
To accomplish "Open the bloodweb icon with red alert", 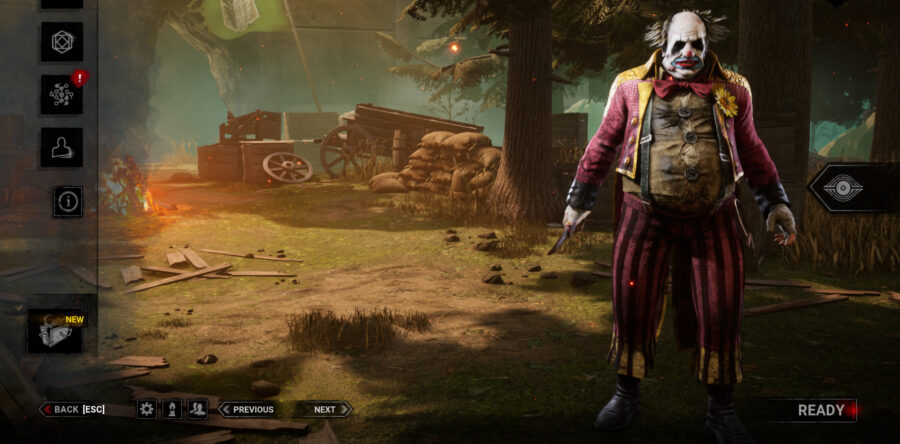I will [61, 94].
